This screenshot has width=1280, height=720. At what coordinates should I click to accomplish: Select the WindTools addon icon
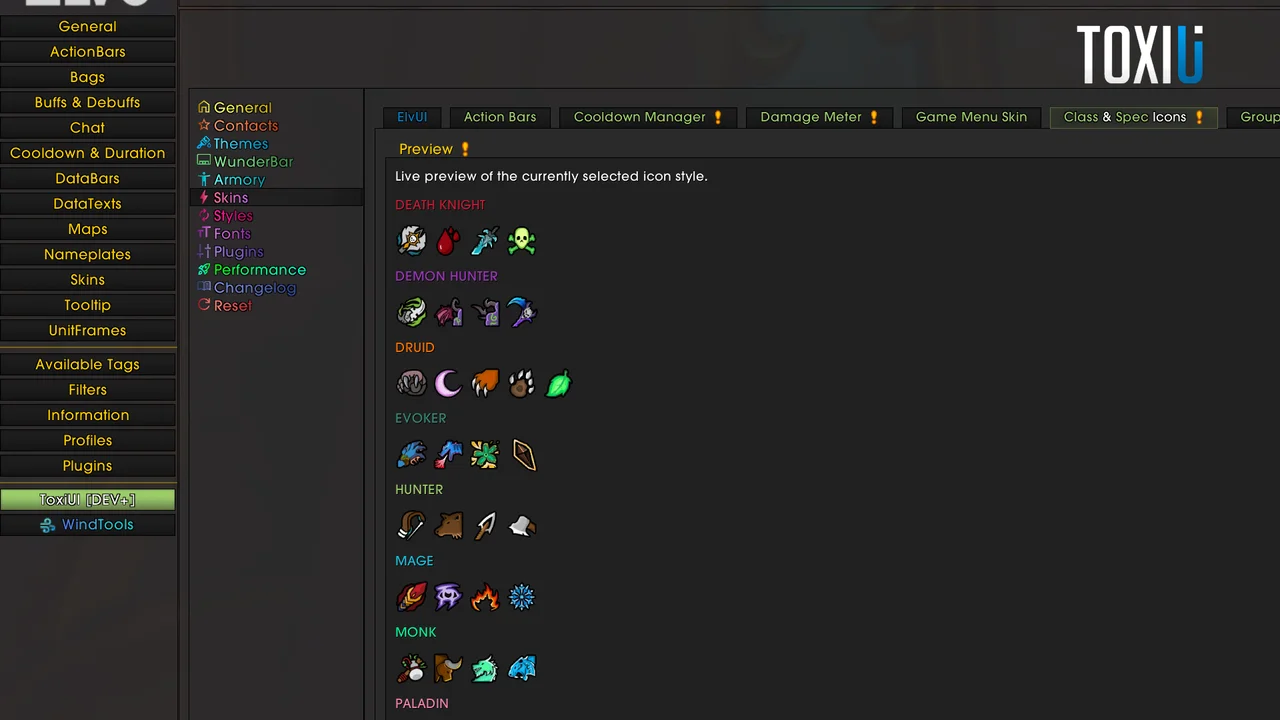pyautogui.click(x=88, y=524)
